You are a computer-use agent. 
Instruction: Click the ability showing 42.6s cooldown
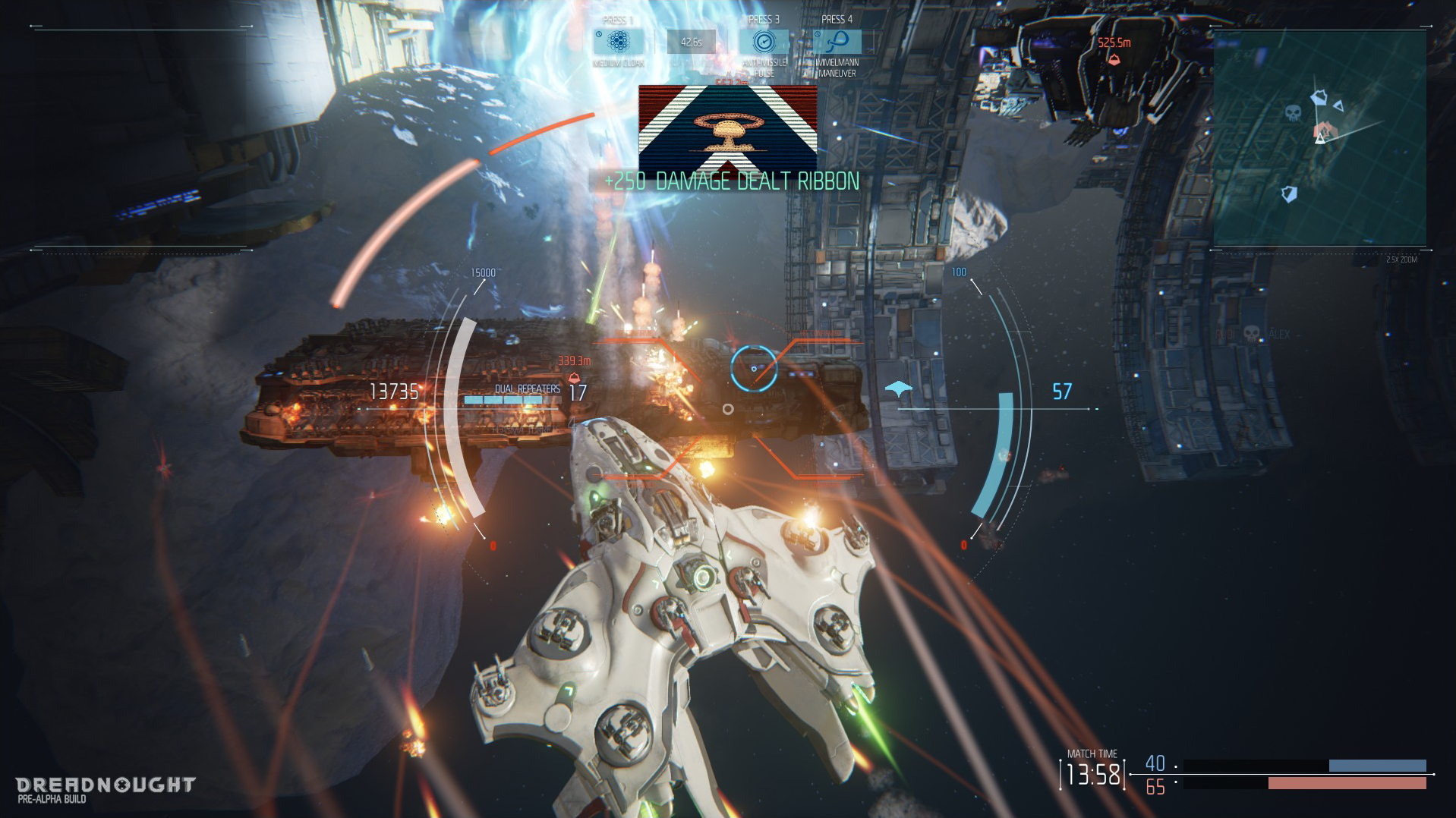[x=691, y=42]
